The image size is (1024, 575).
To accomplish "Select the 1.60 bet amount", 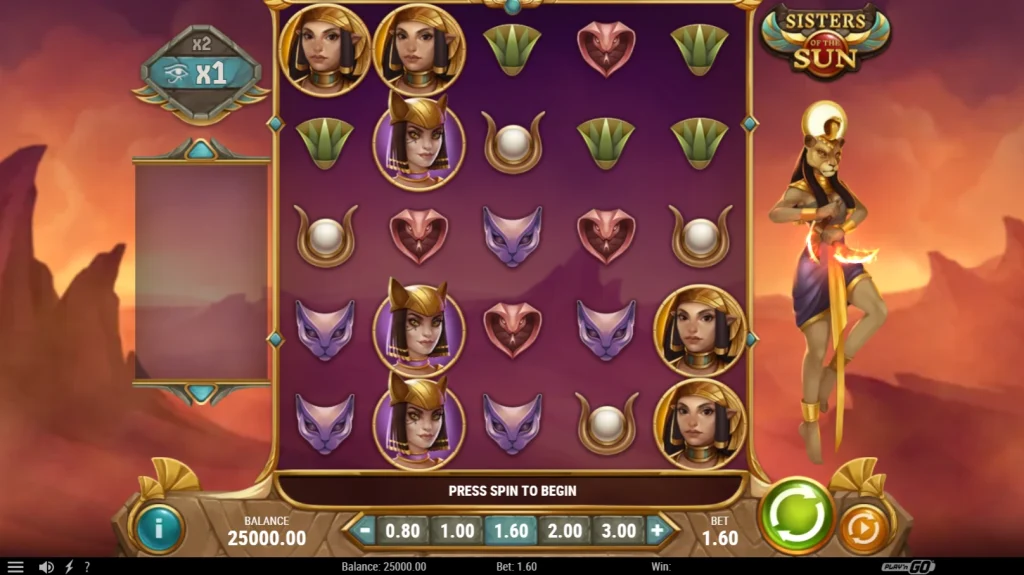I will (x=510, y=530).
